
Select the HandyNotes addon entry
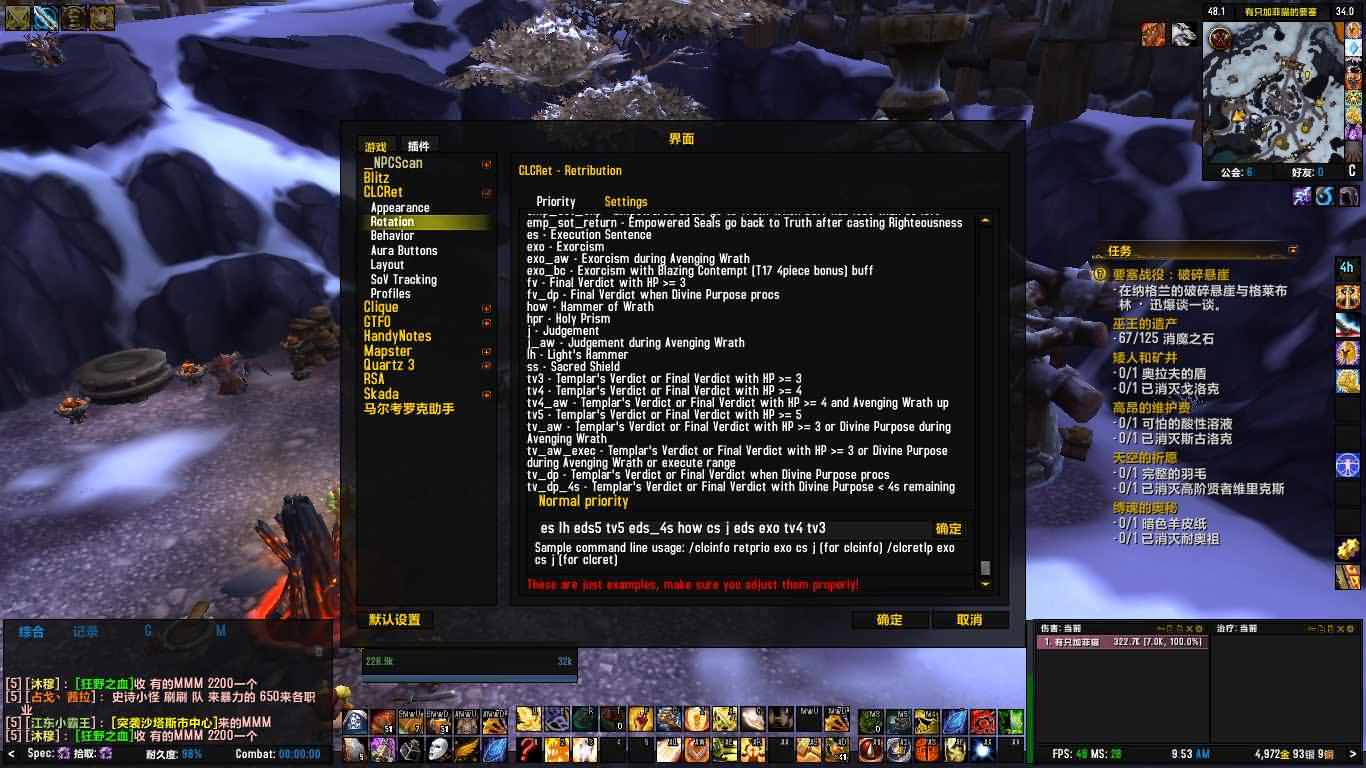point(397,336)
